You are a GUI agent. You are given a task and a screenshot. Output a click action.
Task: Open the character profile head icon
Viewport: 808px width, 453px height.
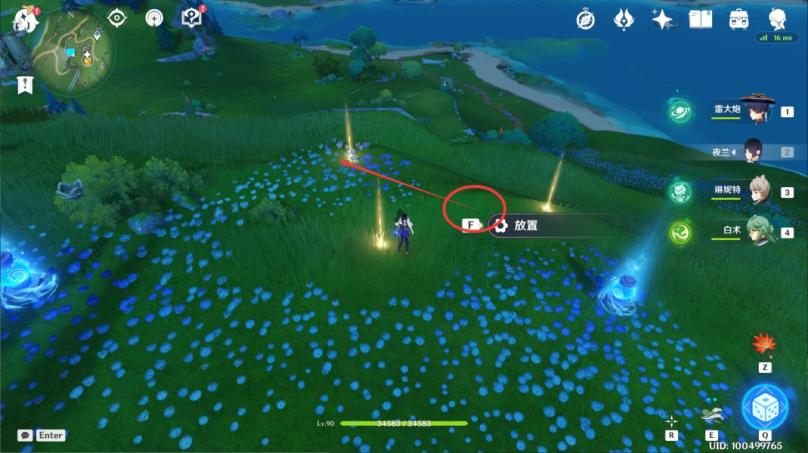coord(777,18)
